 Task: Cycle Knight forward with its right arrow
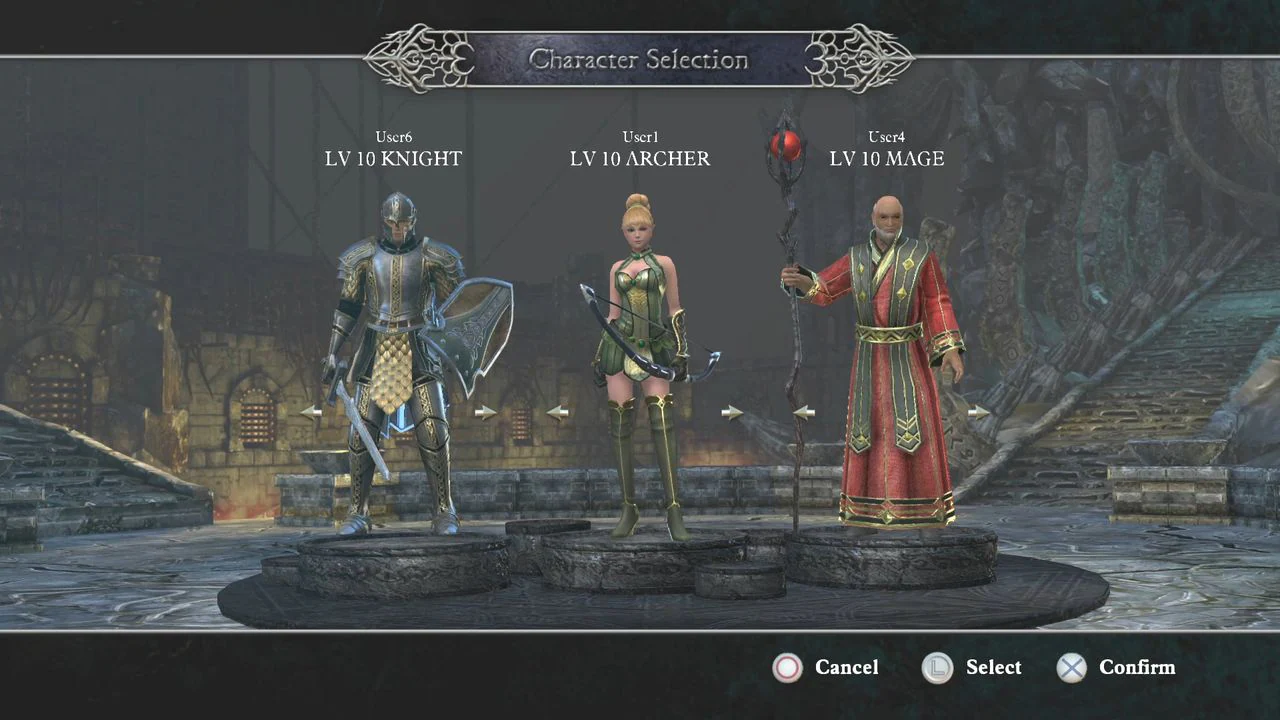486,411
